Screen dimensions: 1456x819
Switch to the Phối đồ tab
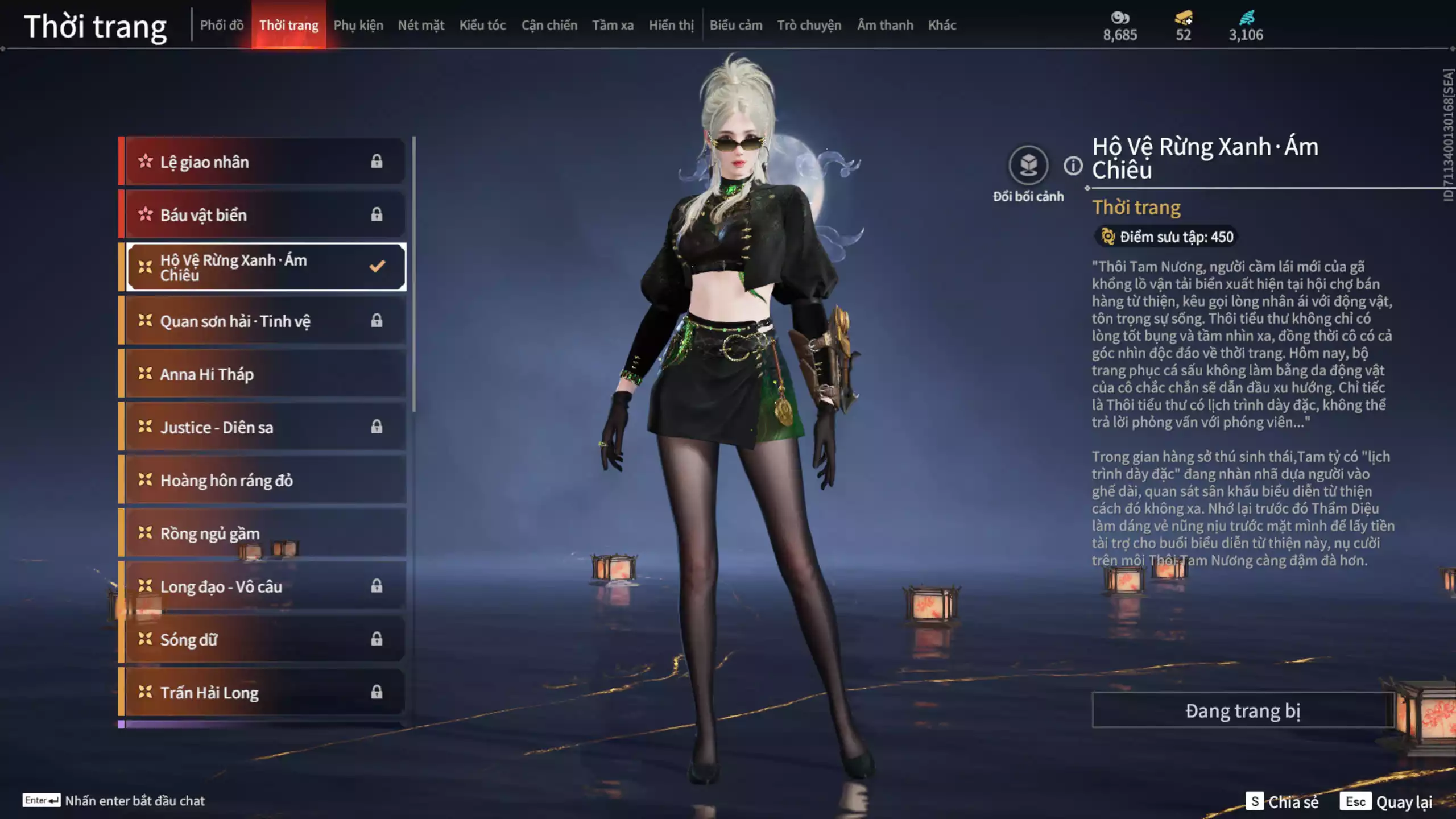coord(221,25)
